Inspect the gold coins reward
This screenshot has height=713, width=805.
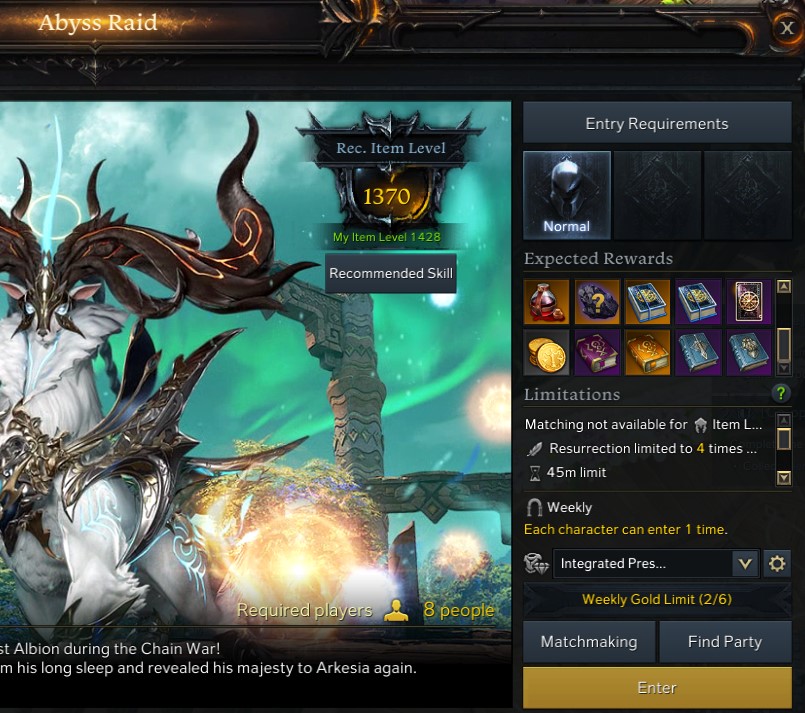tap(546, 352)
